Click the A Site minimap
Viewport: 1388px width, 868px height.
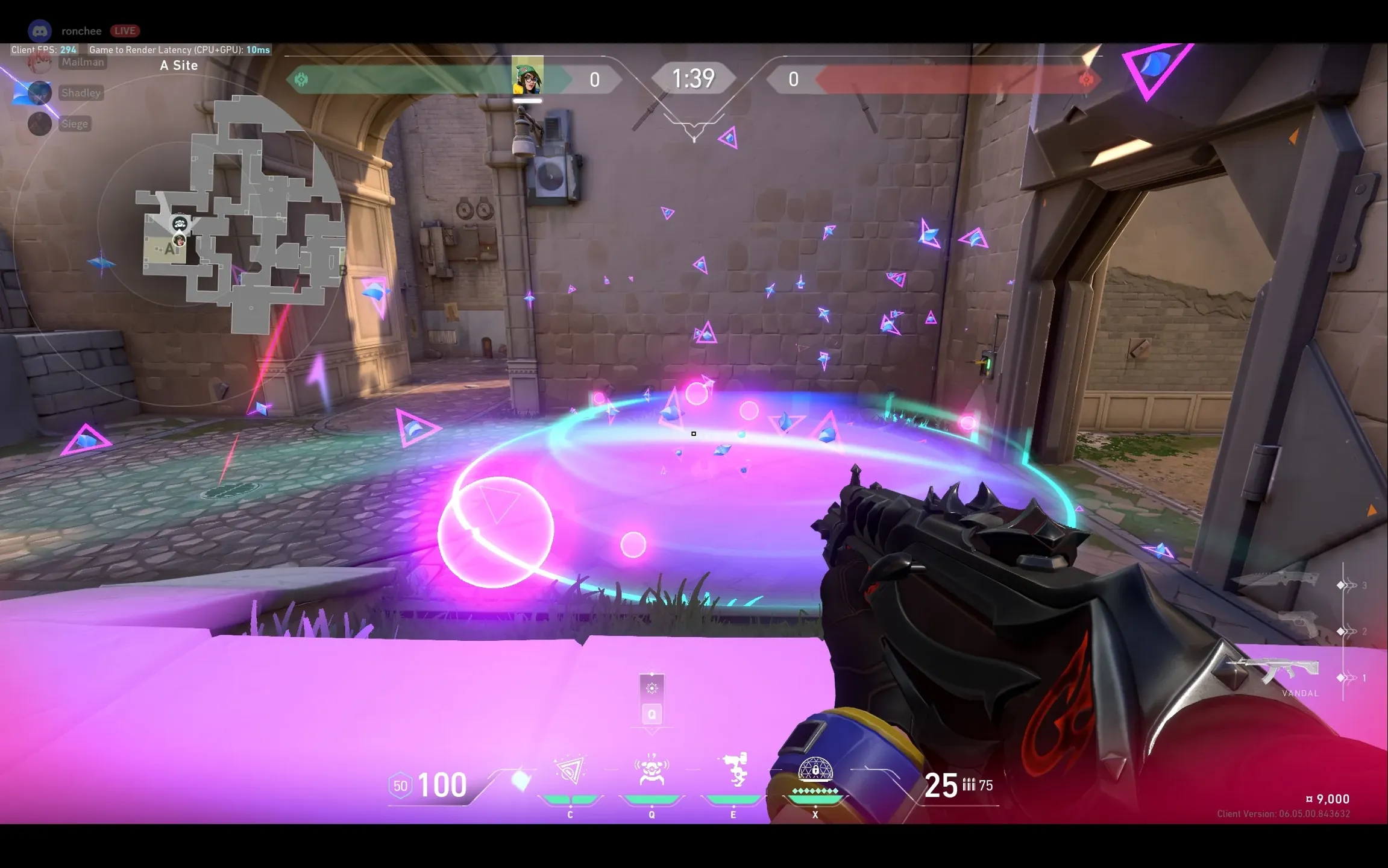click(x=241, y=217)
